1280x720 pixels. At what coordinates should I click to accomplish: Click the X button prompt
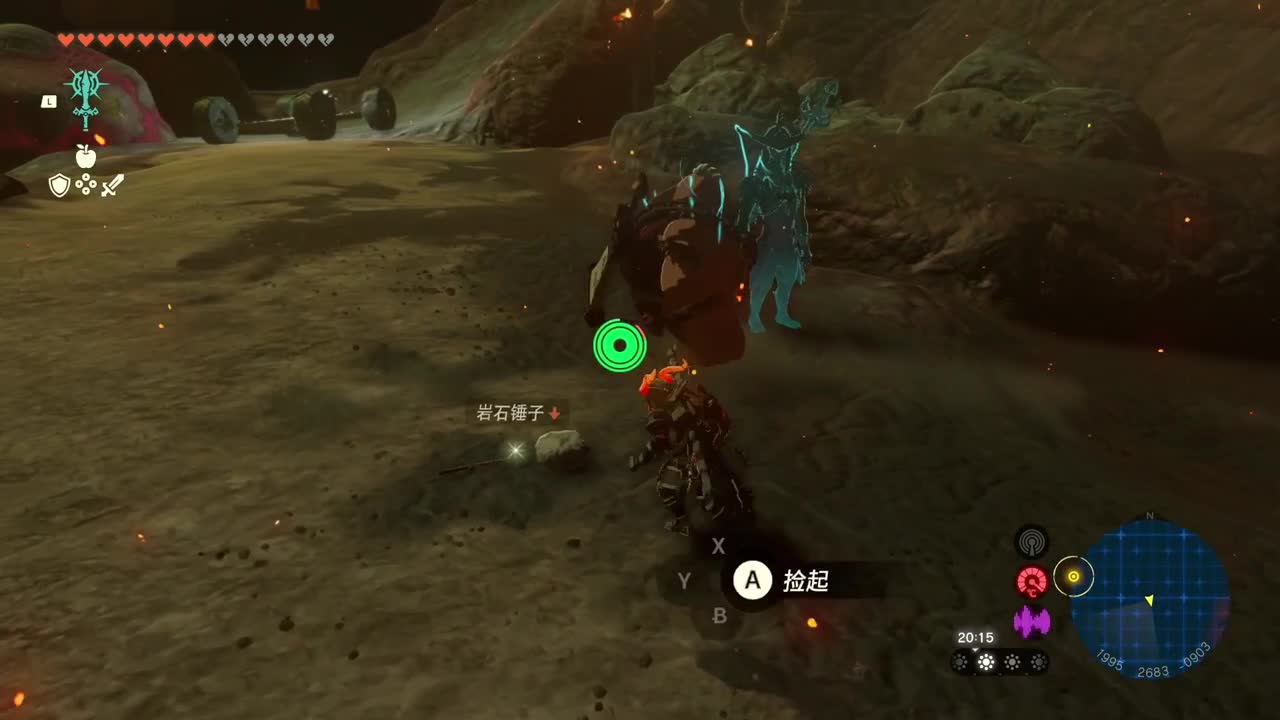tap(718, 547)
